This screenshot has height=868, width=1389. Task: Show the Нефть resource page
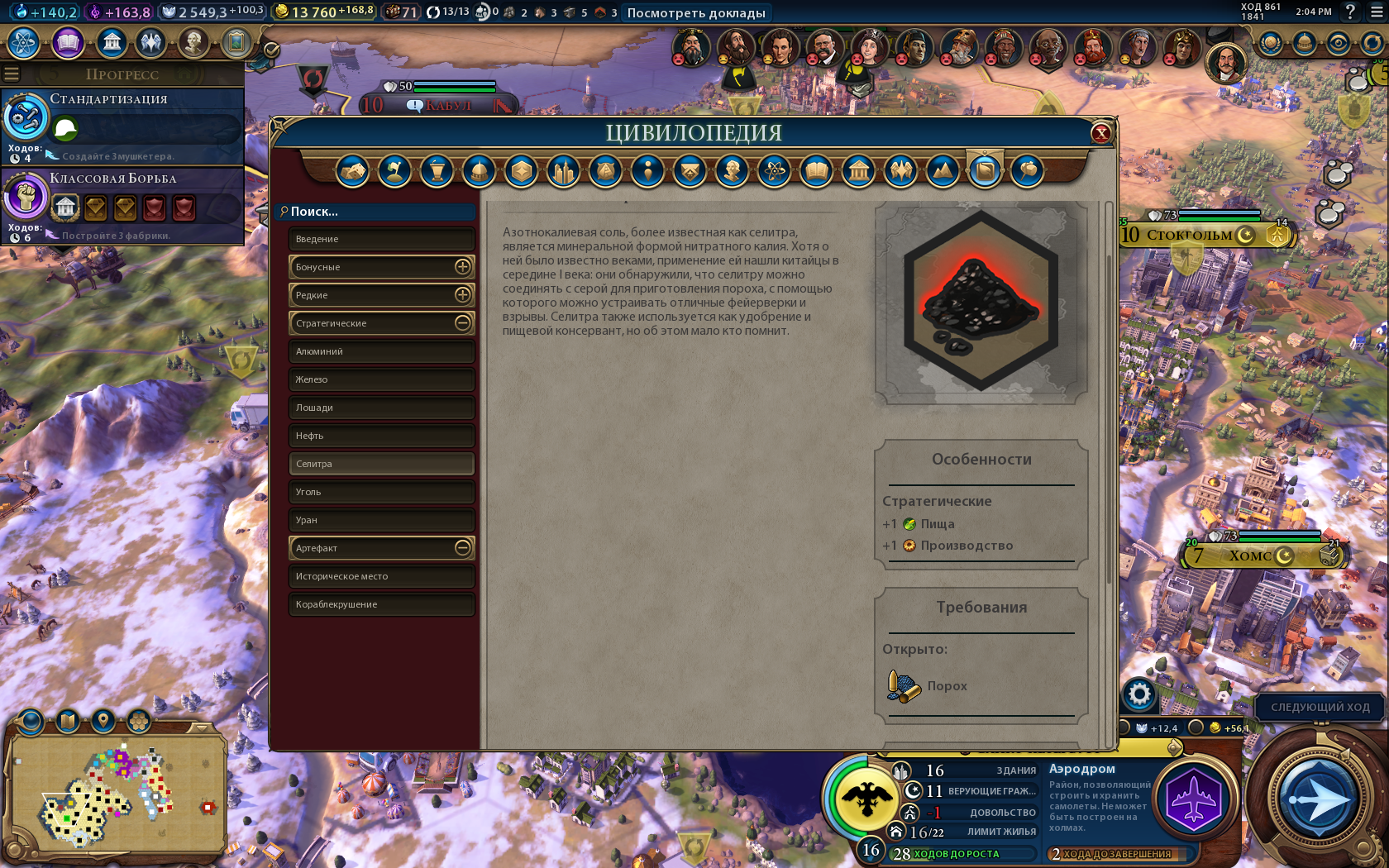click(x=381, y=436)
